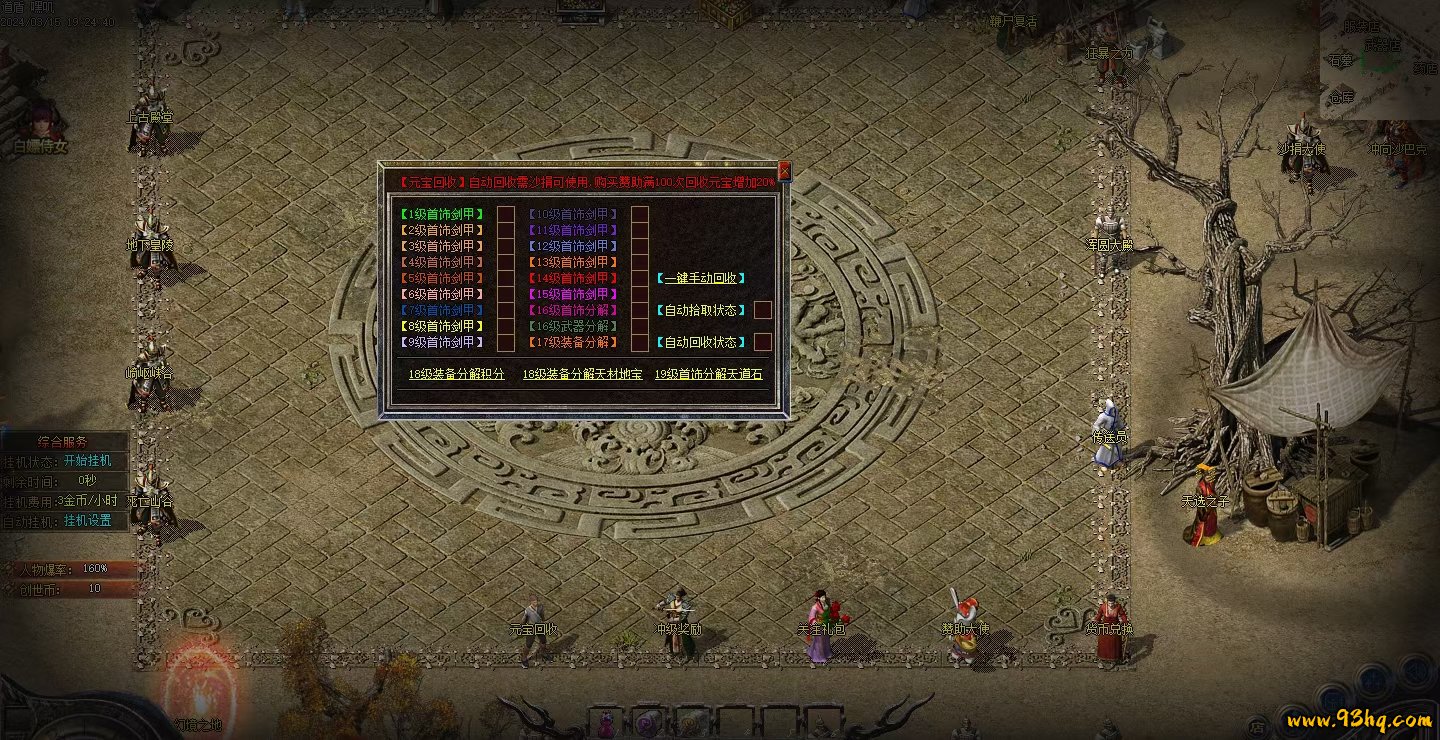
Task: Check the 16级武器分解 box
Action: point(640,326)
